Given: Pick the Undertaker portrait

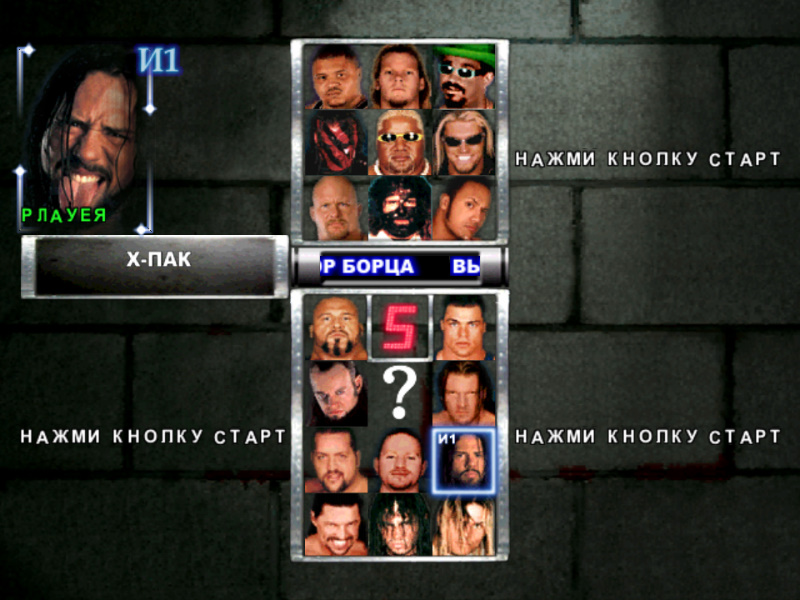Looking at the screenshot, I should (338, 393).
